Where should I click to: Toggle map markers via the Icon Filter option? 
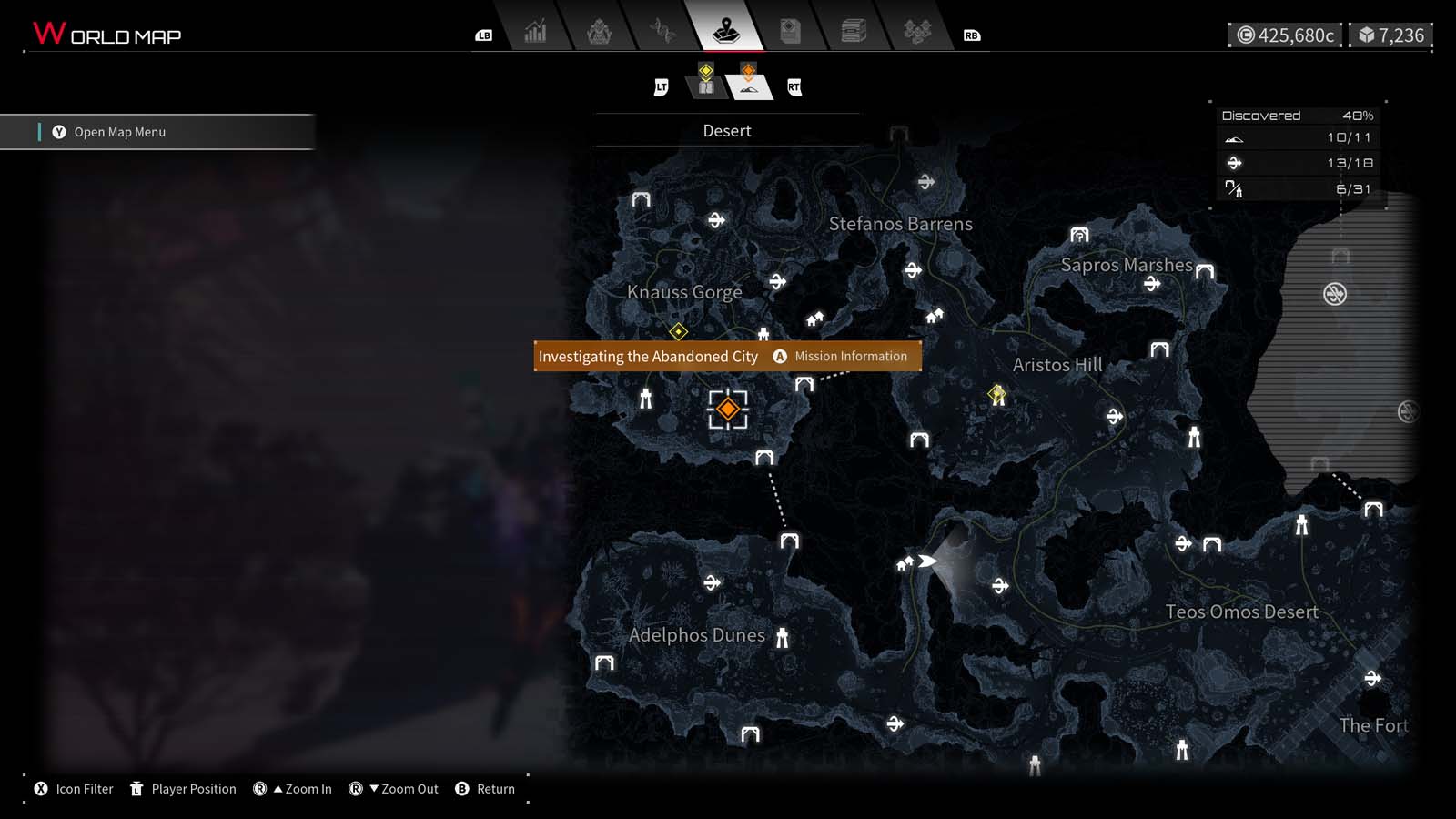tap(73, 789)
